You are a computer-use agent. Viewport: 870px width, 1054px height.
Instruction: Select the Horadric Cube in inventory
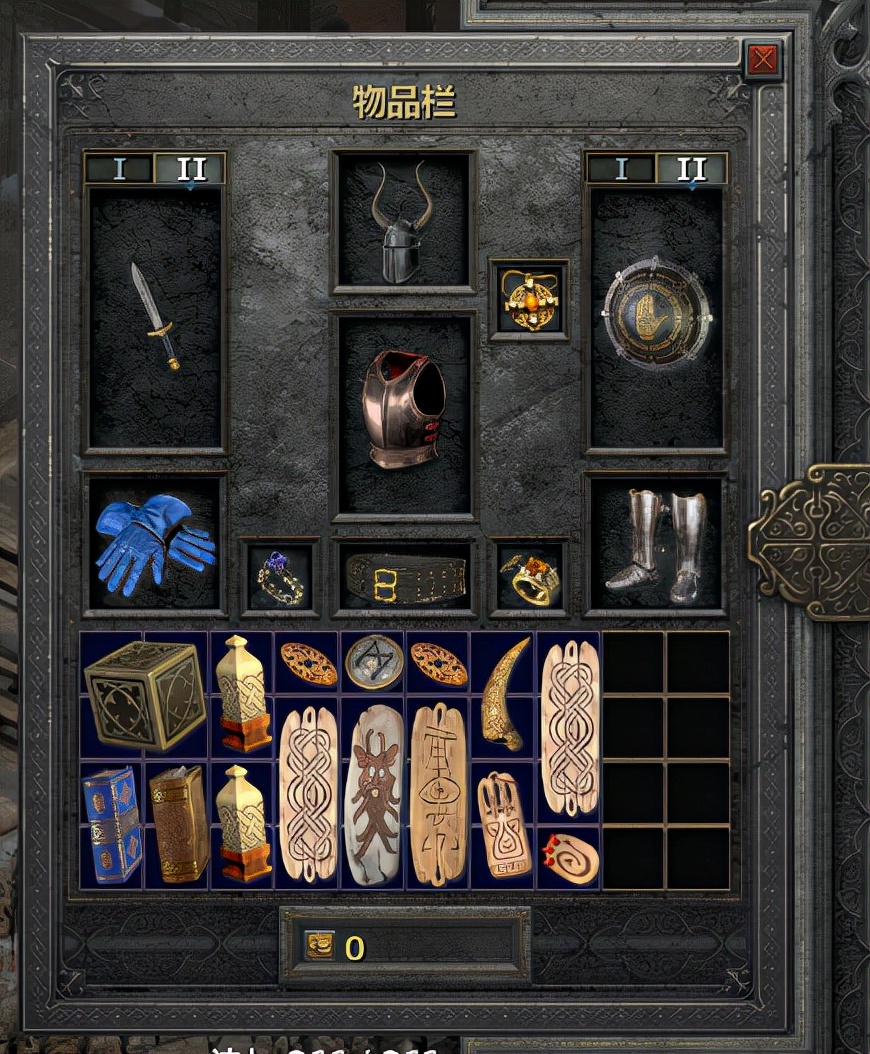[144, 694]
